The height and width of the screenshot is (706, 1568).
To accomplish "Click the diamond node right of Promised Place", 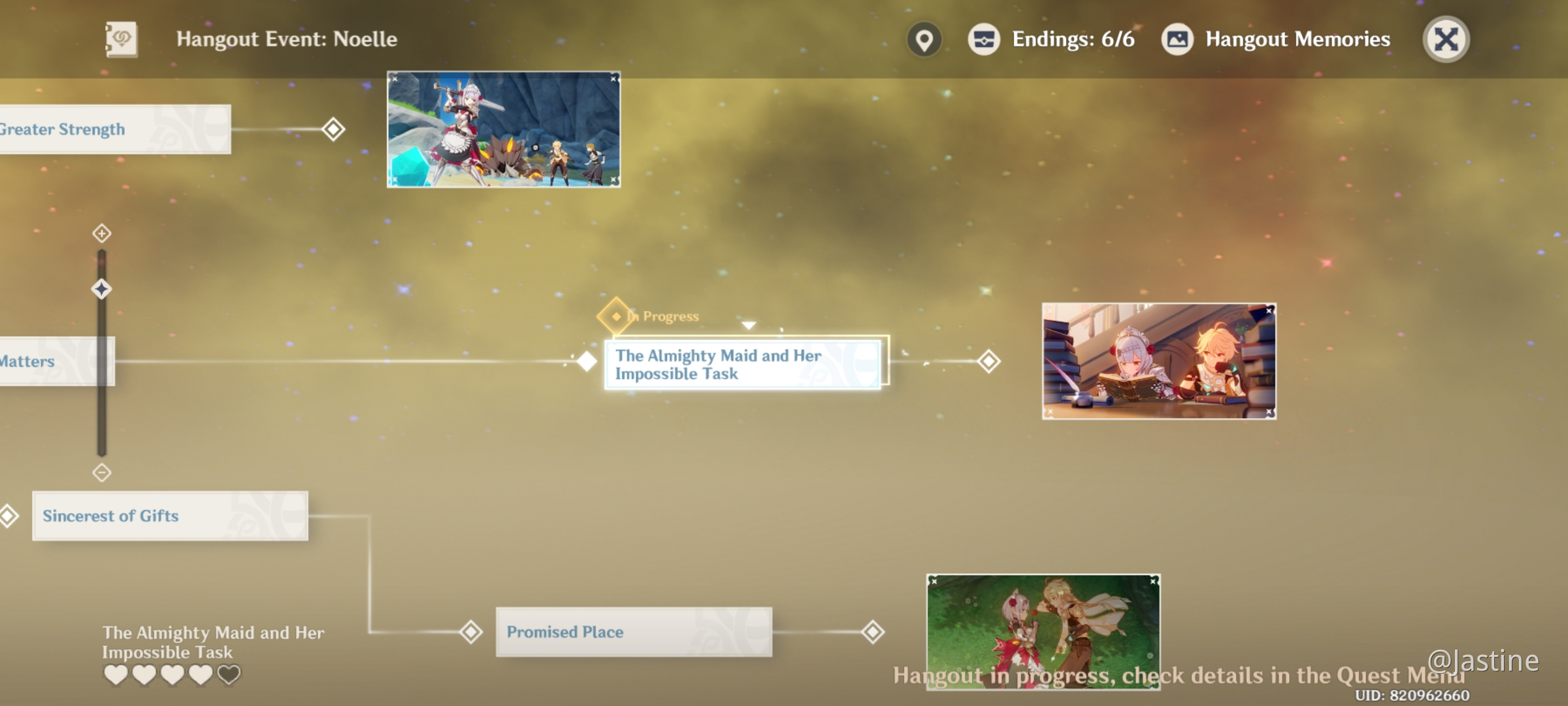I will point(874,631).
